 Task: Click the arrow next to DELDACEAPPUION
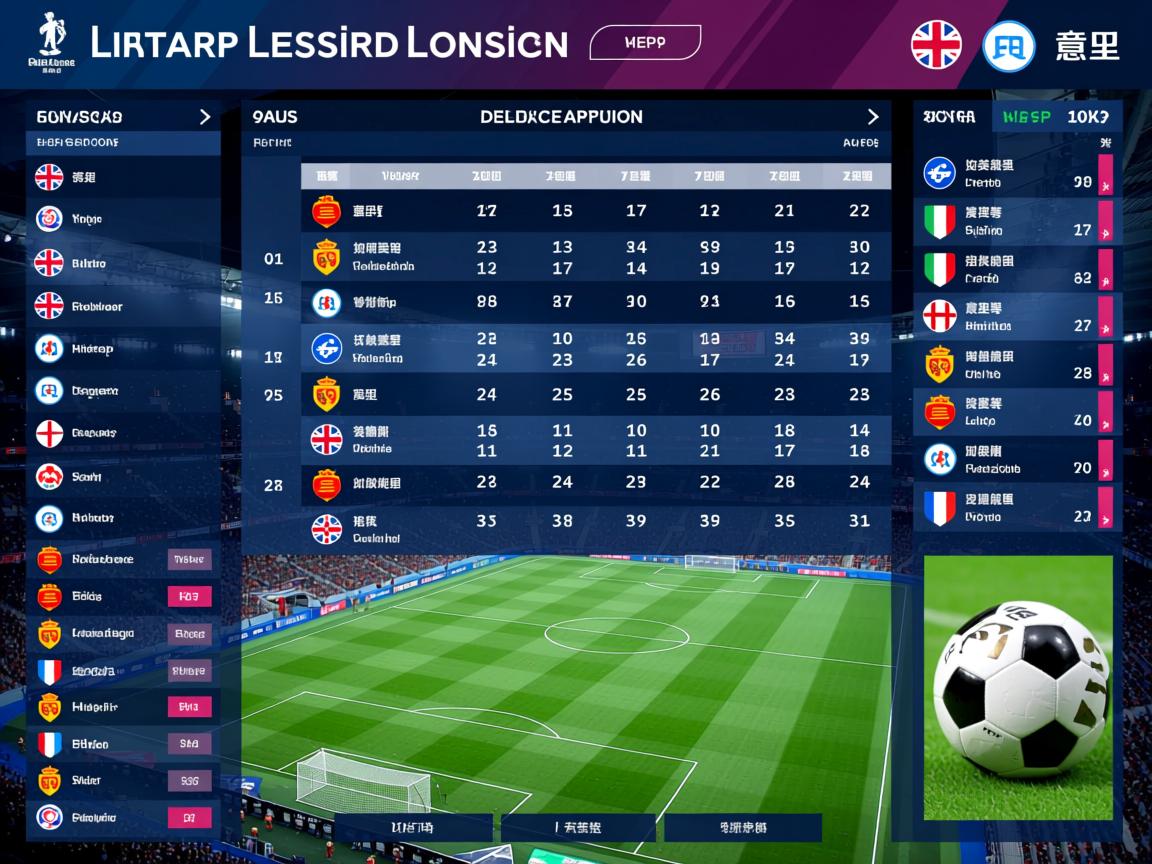(873, 117)
